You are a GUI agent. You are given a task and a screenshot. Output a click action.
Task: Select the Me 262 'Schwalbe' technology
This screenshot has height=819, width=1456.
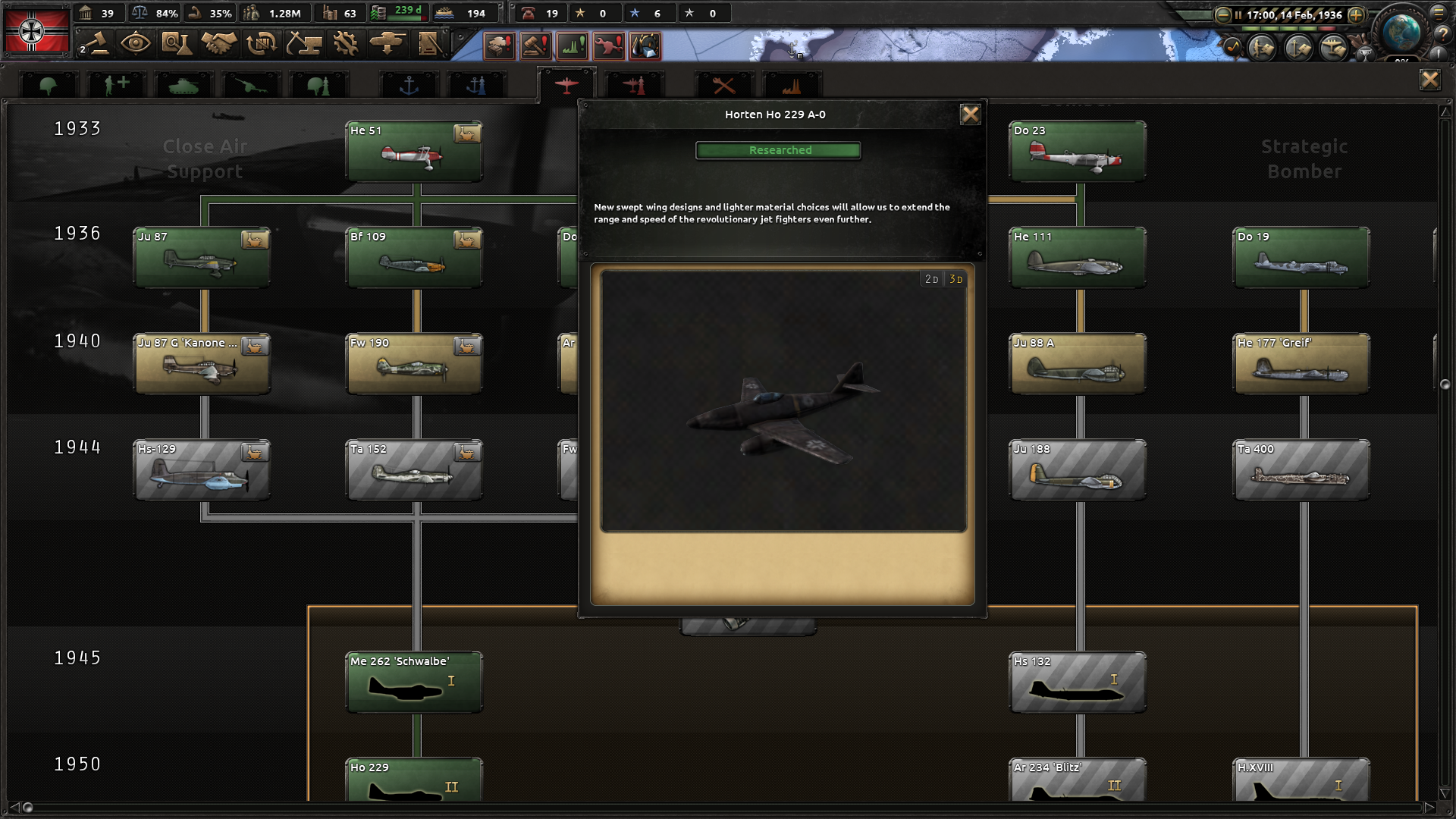413,682
